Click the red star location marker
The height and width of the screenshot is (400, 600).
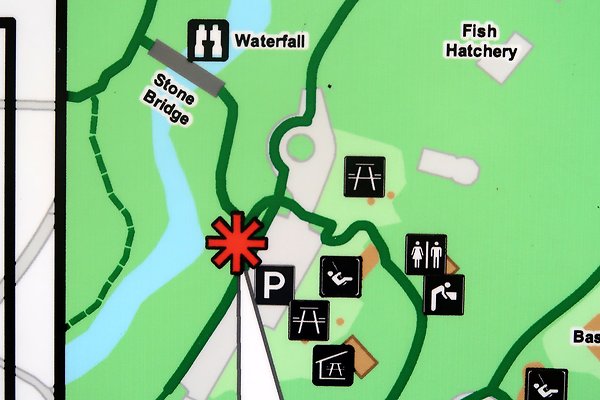(236, 242)
